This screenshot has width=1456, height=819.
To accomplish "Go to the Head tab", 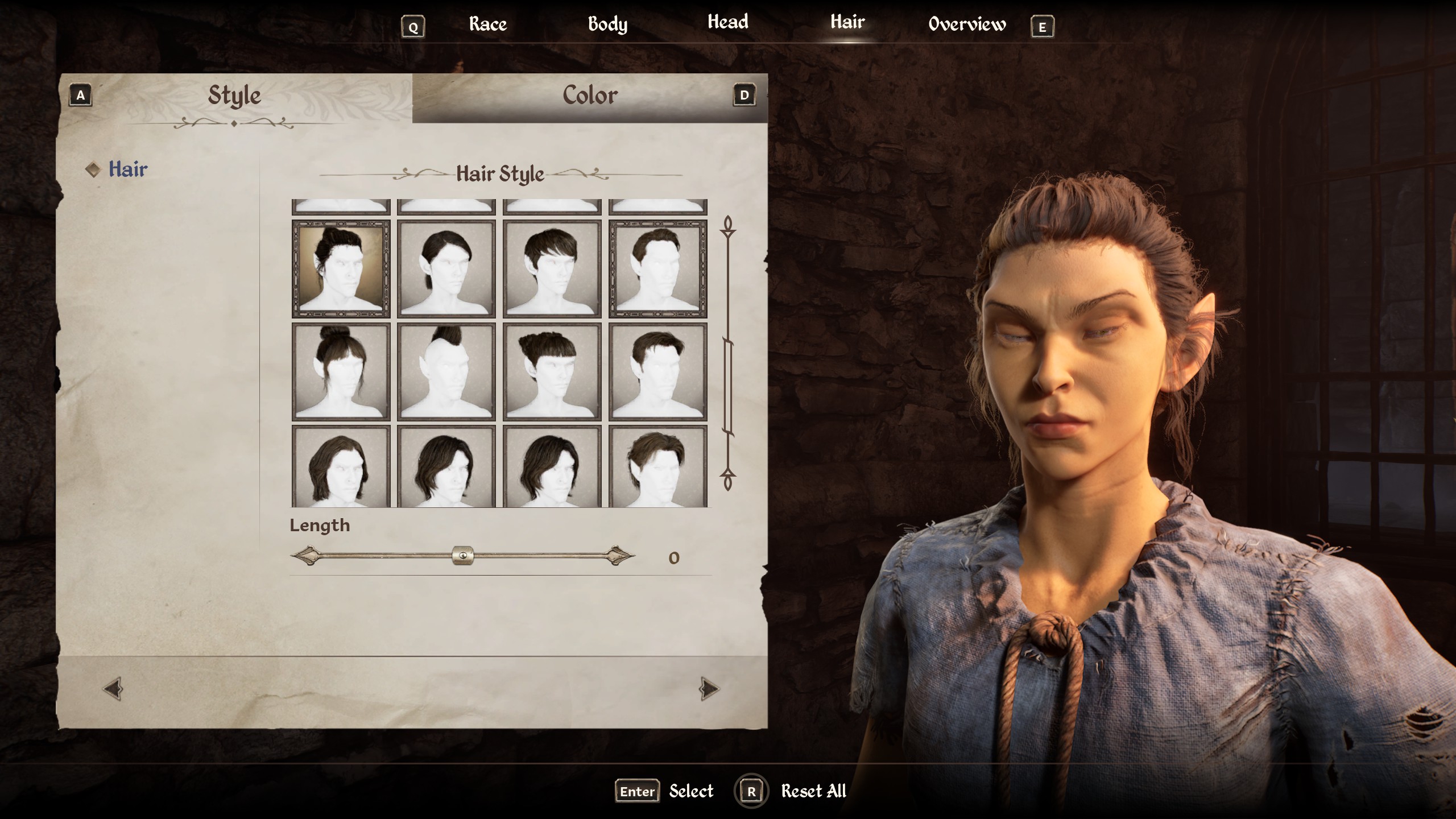I will [x=727, y=22].
